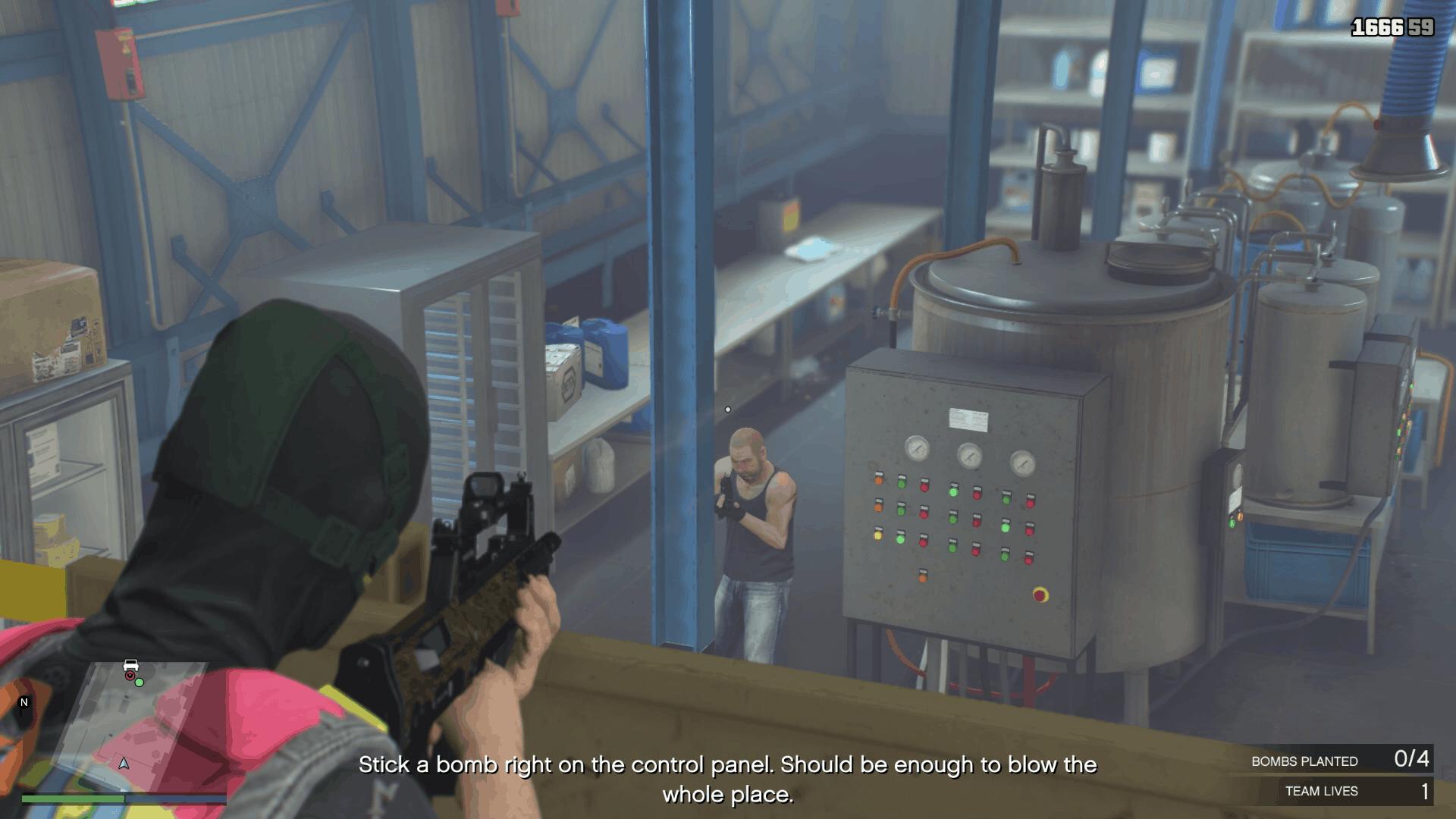The width and height of the screenshot is (1456, 819).
Task: Click the aiming crosshair dot
Action: 729,409
